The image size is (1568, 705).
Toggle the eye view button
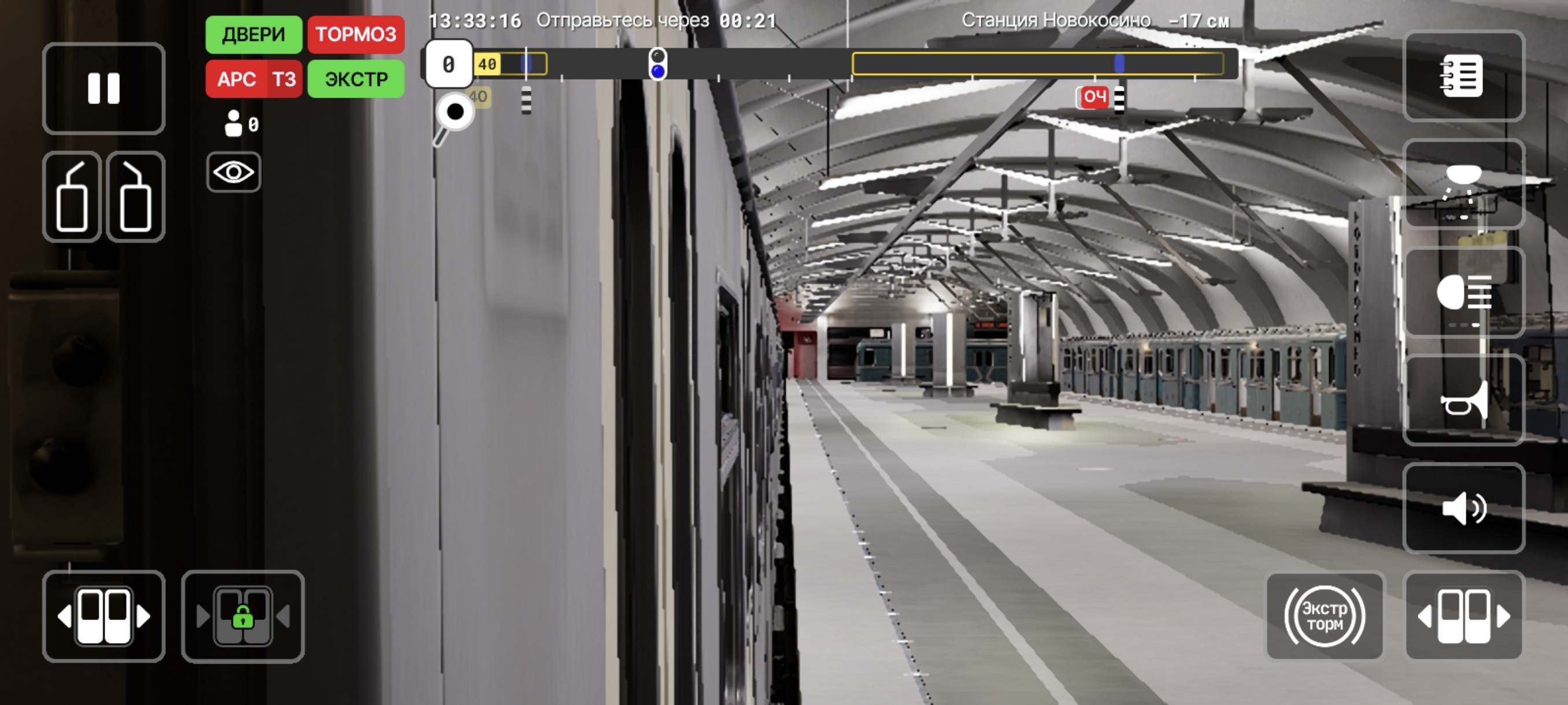(x=233, y=173)
